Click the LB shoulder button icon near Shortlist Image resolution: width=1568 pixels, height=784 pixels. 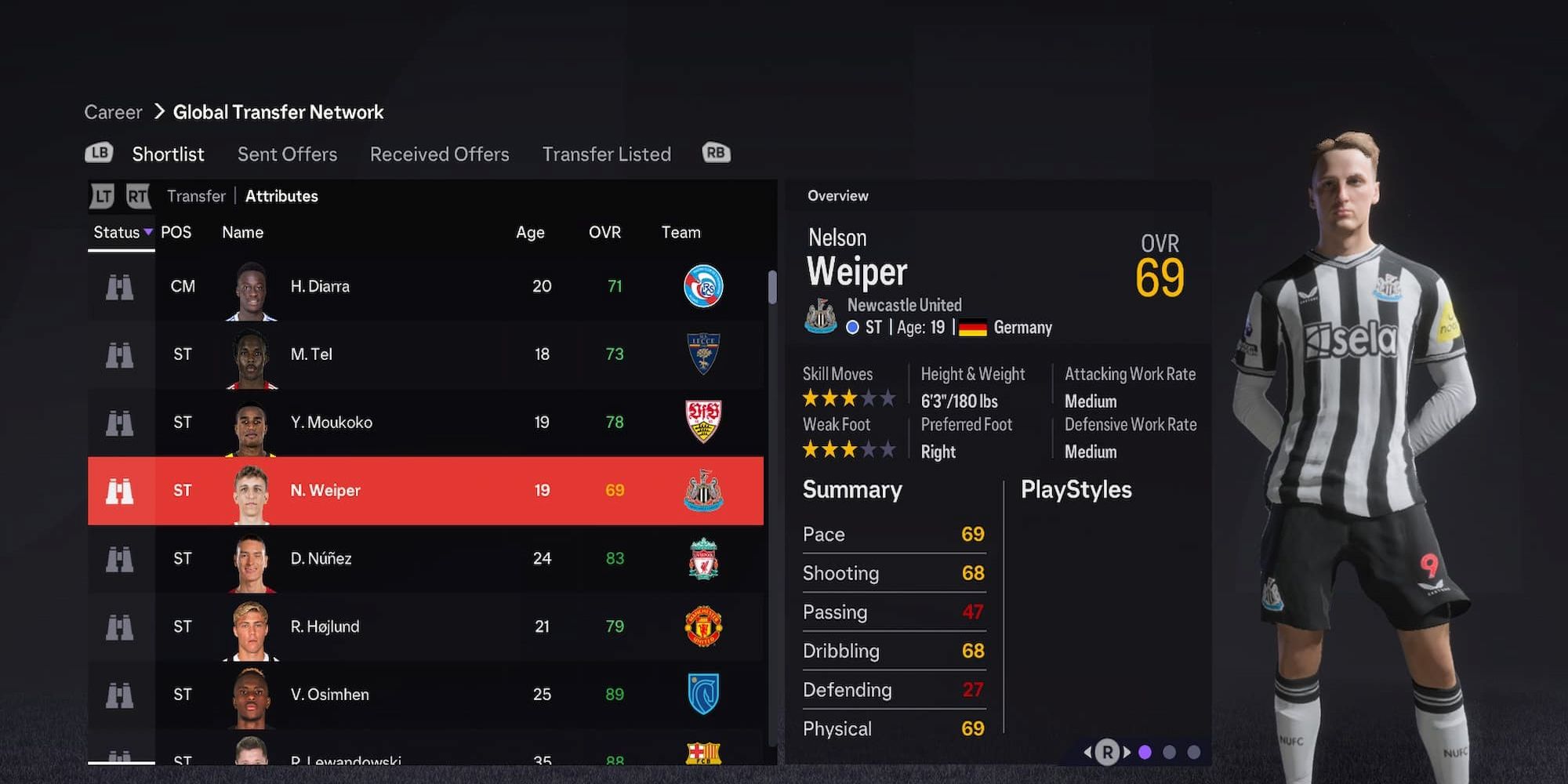coord(98,154)
